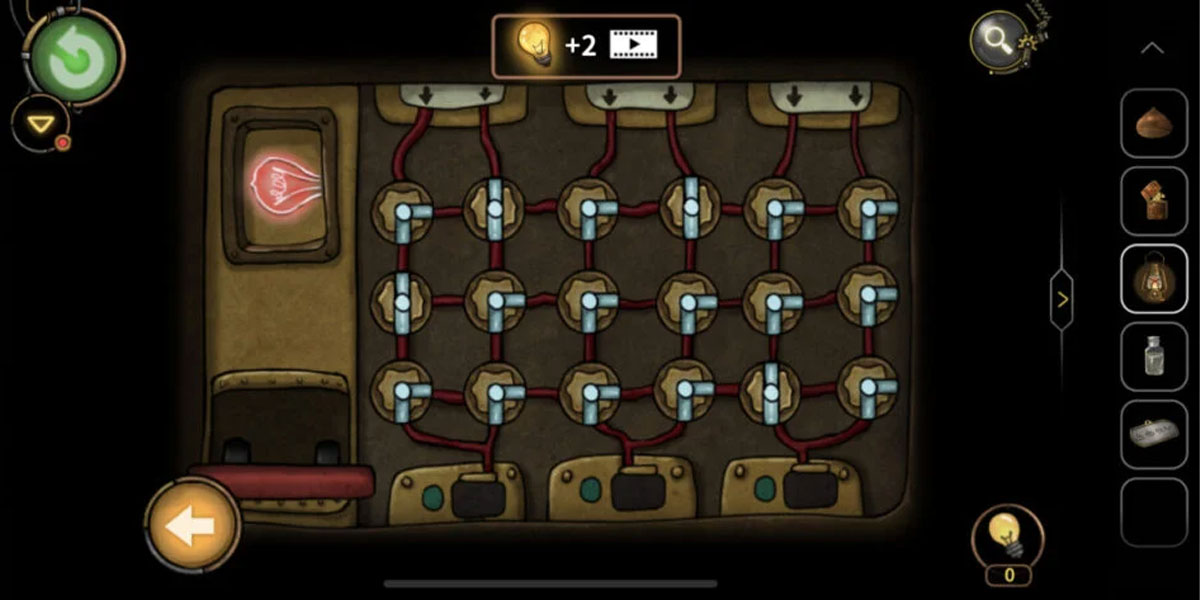The width and height of the screenshot is (1200, 600).
Task: Choose the lighter in the inventory
Action: coord(1153,201)
